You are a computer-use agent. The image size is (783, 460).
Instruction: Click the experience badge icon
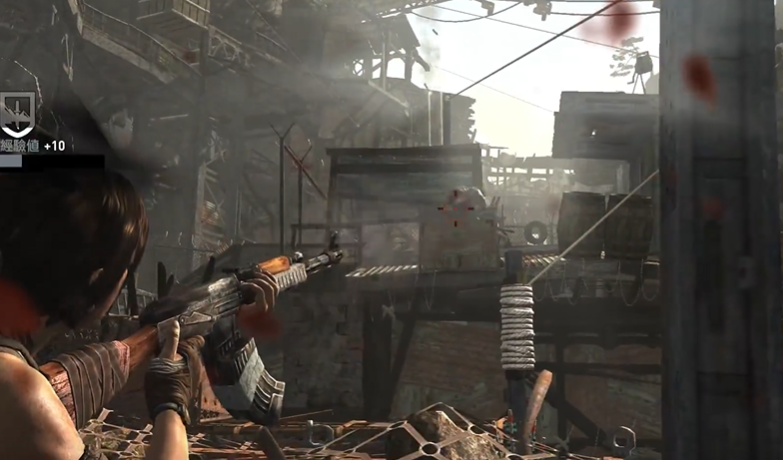(16, 115)
